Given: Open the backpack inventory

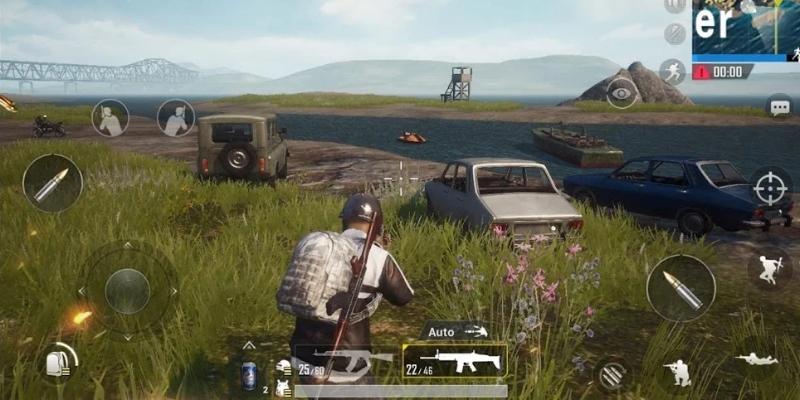Looking at the screenshot, I should click(x=59, y=362).
